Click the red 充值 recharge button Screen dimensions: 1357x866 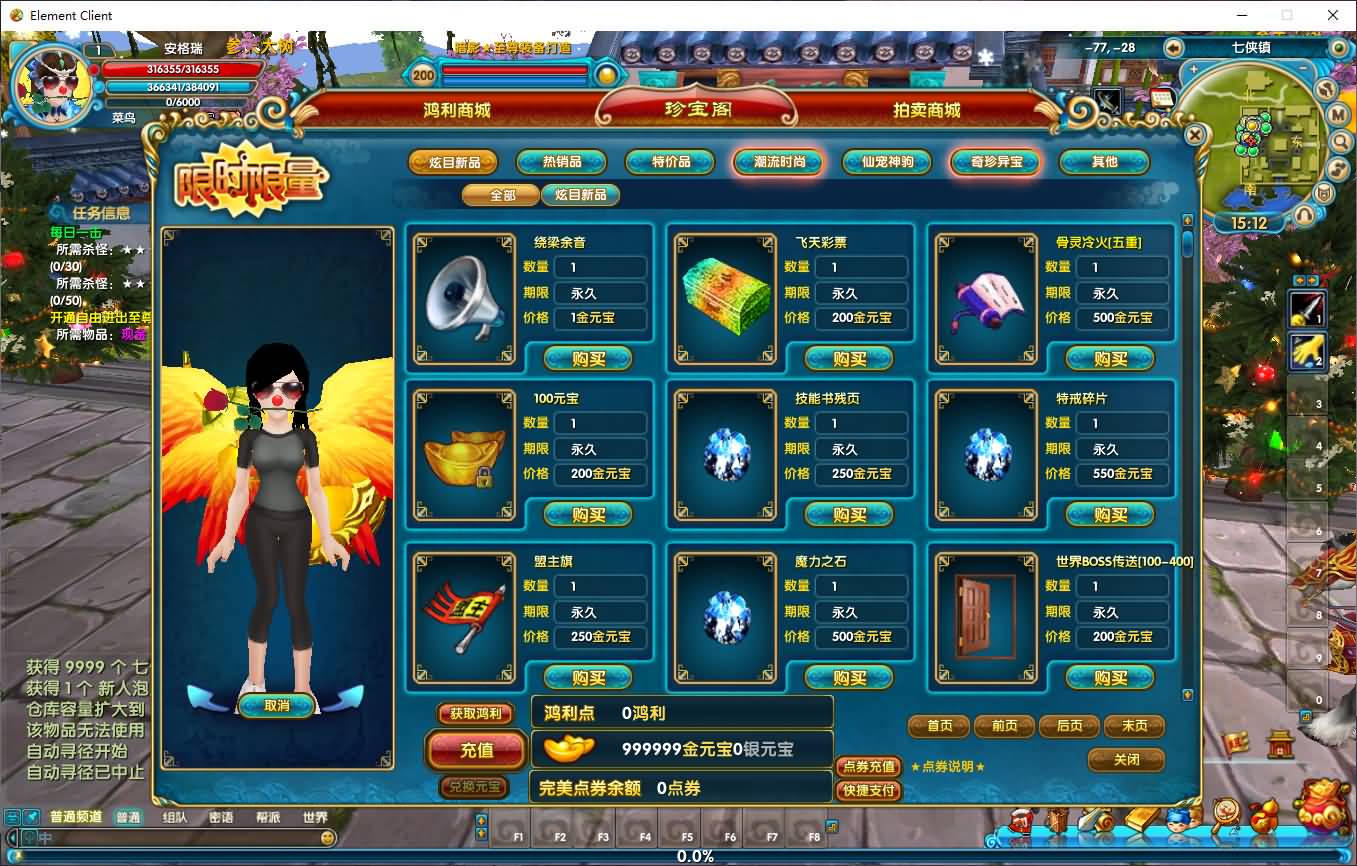[x=476, y=750]
